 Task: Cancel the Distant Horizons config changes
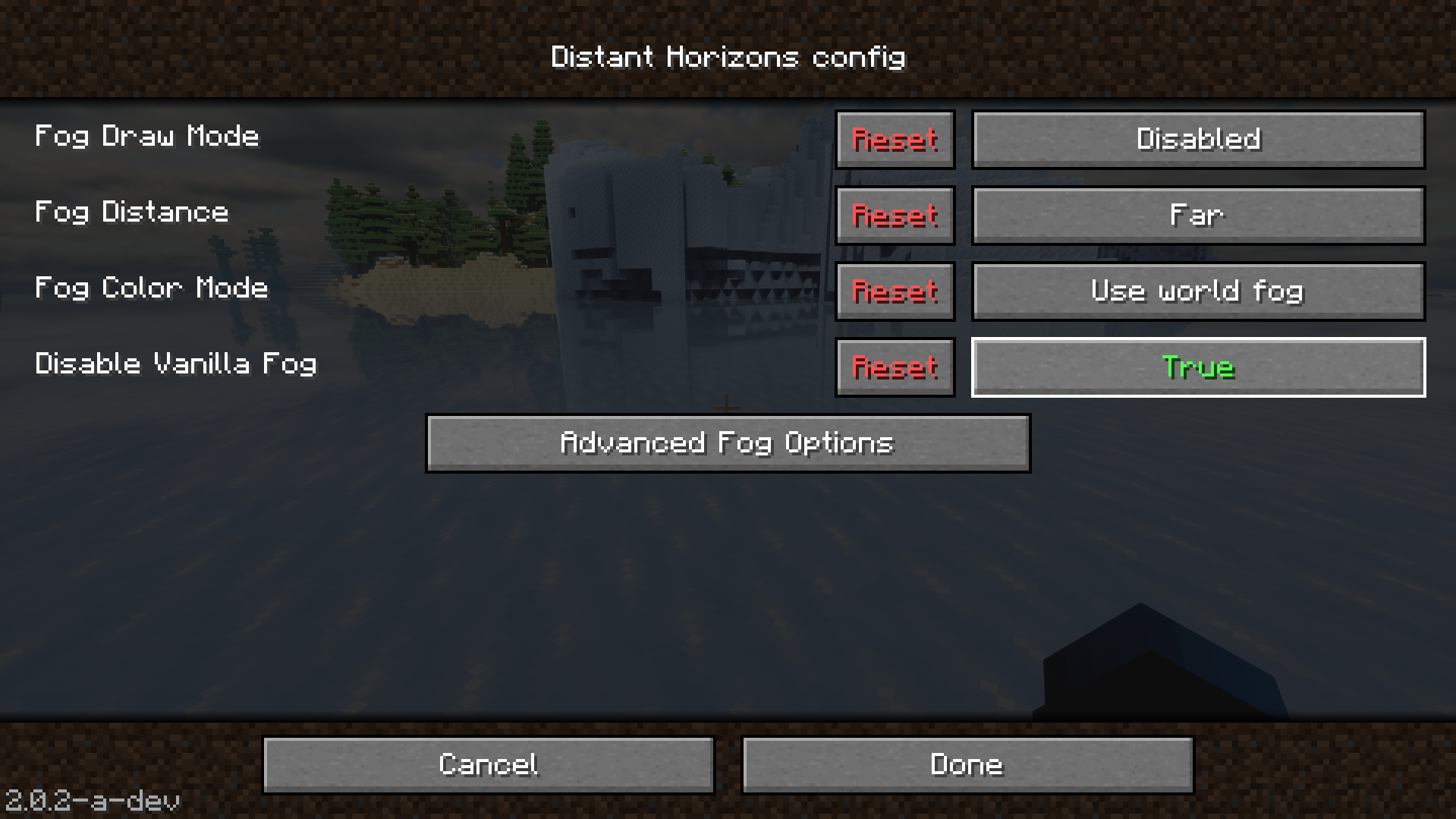(487, 764)
